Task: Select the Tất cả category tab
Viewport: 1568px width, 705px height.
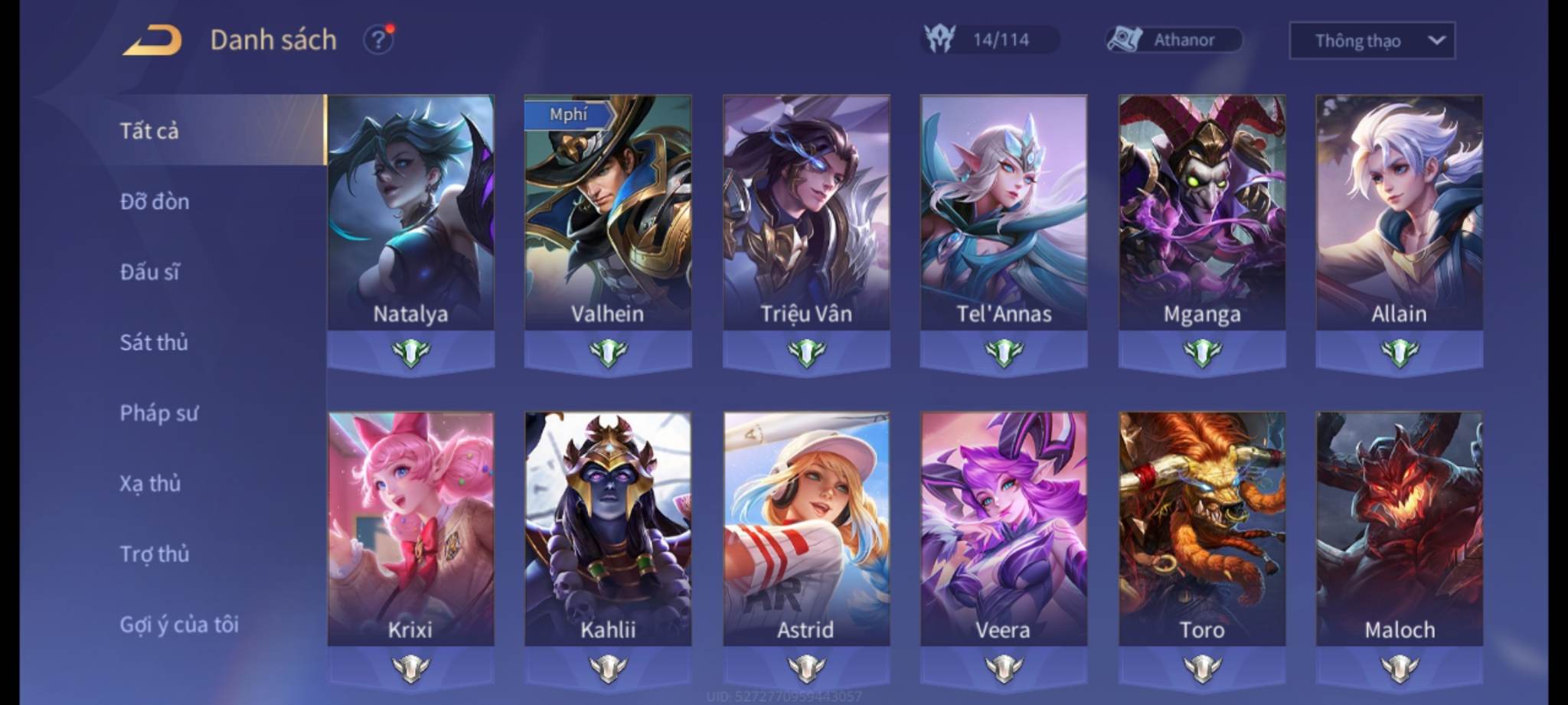Action: (150, 131)
